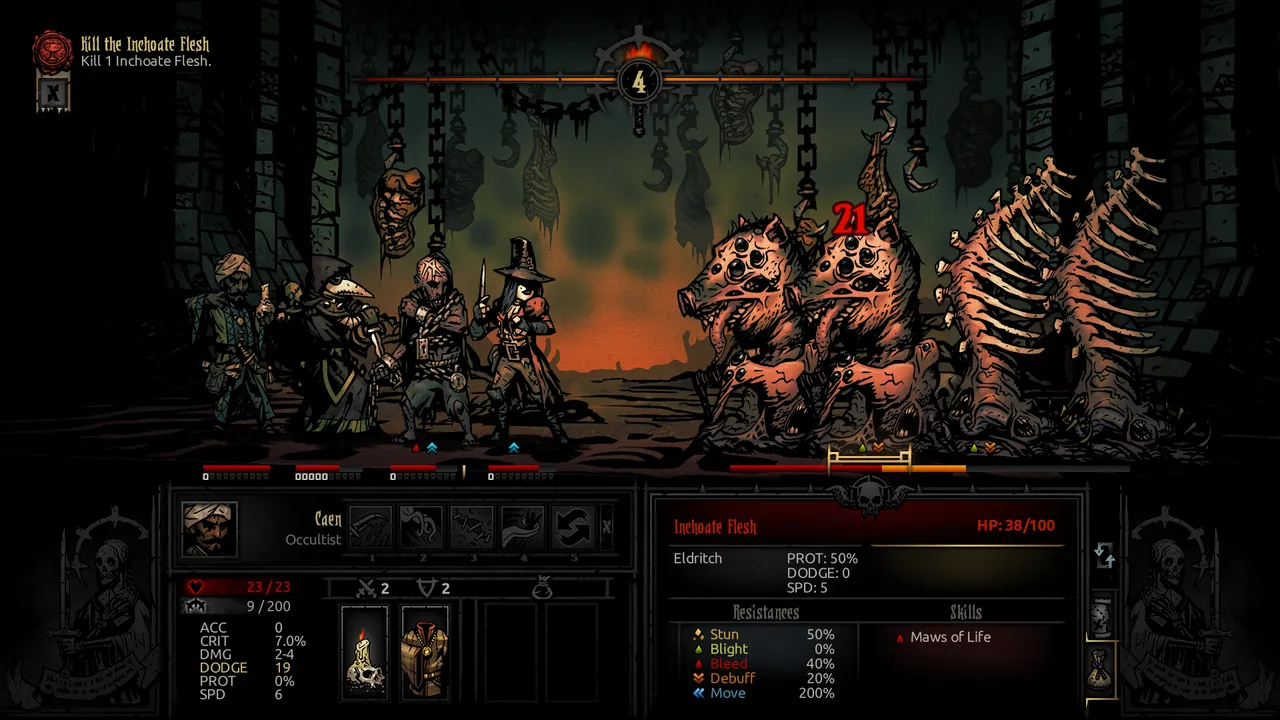Select Caen the Occultist's portrait

pyautogui.click(x=210, y=529)
